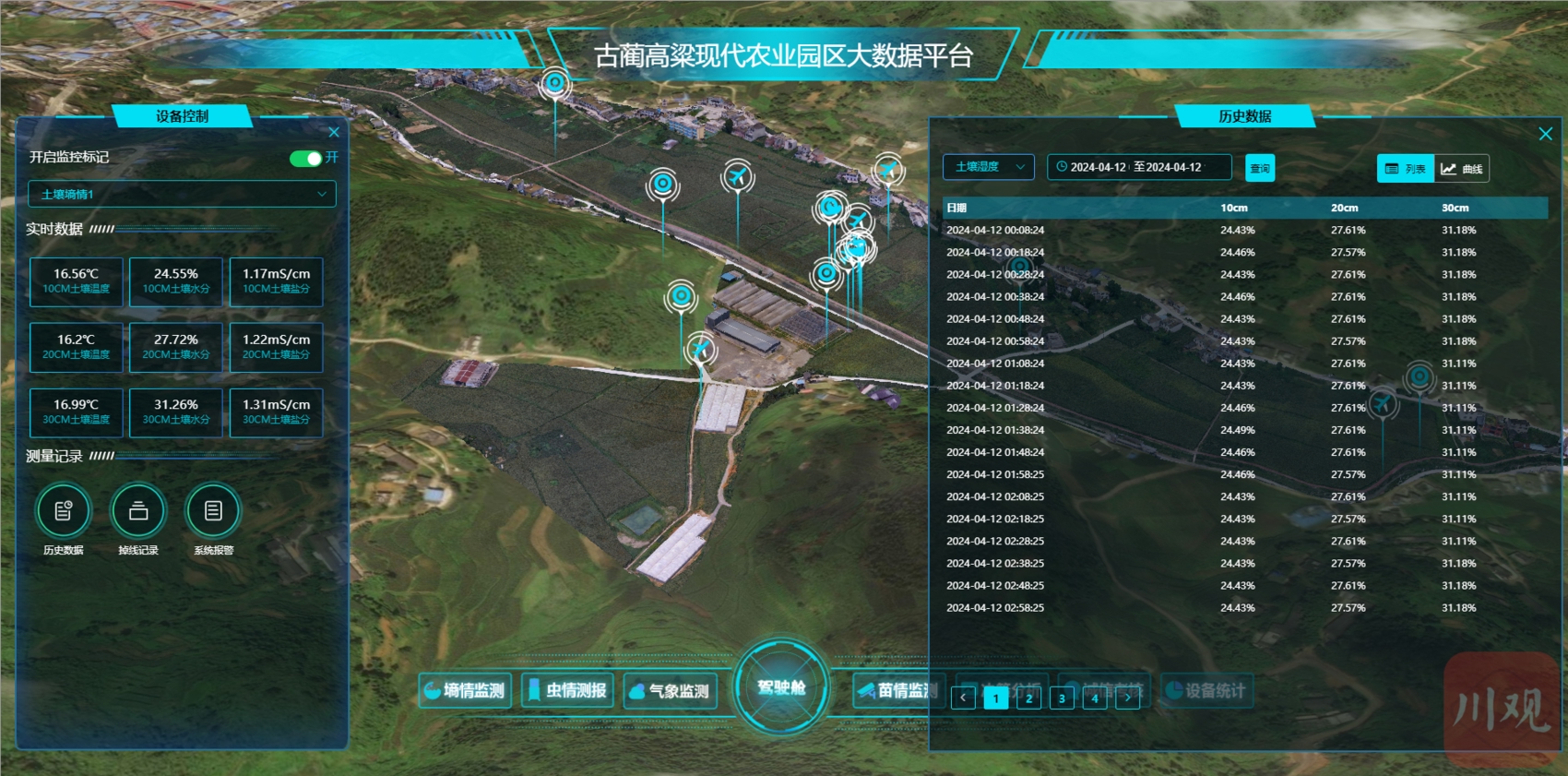This screenshot has width=1568, height=776.
Task: Open the 土壤墒情1 device dropdown
Action: (182, 194)
